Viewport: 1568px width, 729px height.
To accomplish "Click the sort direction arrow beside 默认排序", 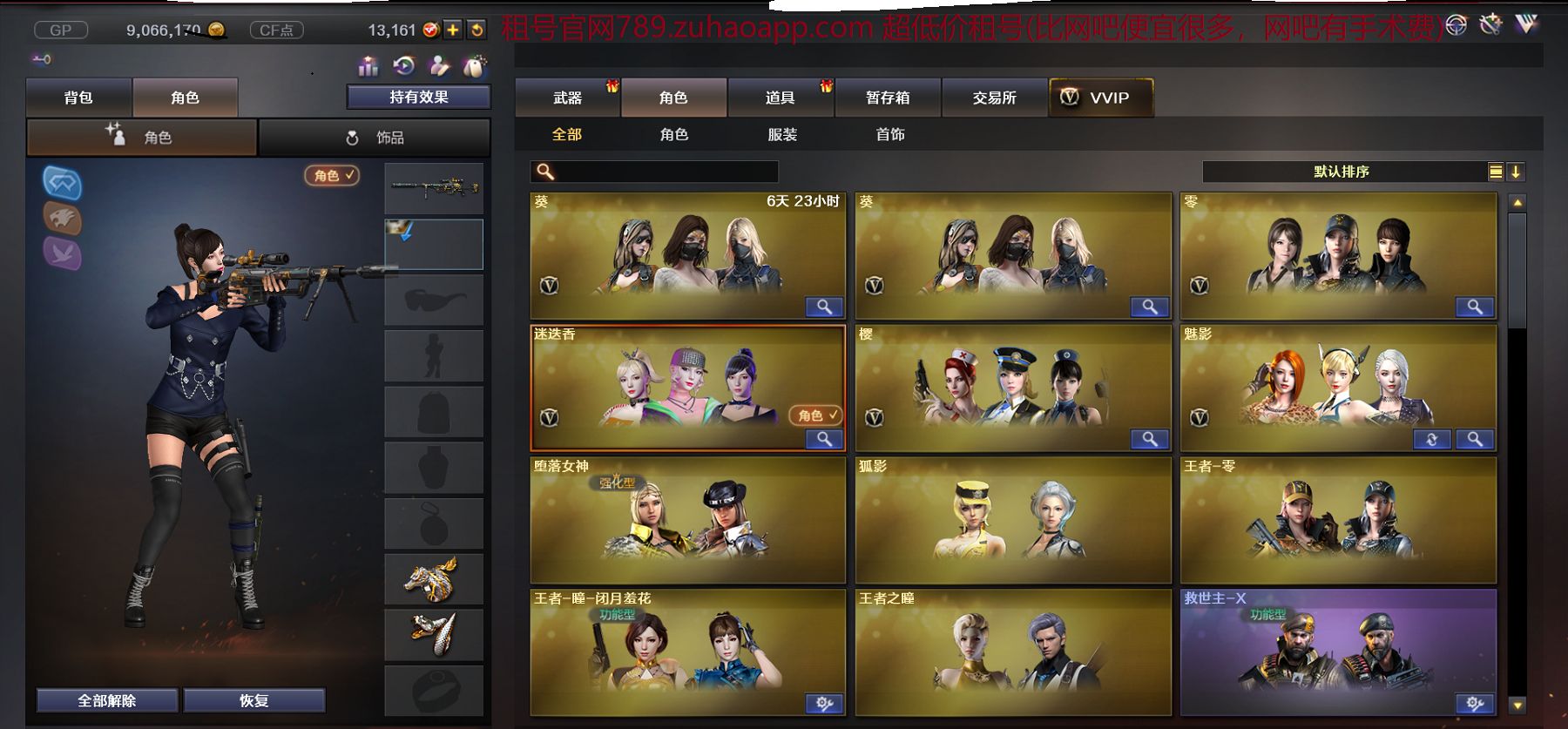I will coord(1514,172).
